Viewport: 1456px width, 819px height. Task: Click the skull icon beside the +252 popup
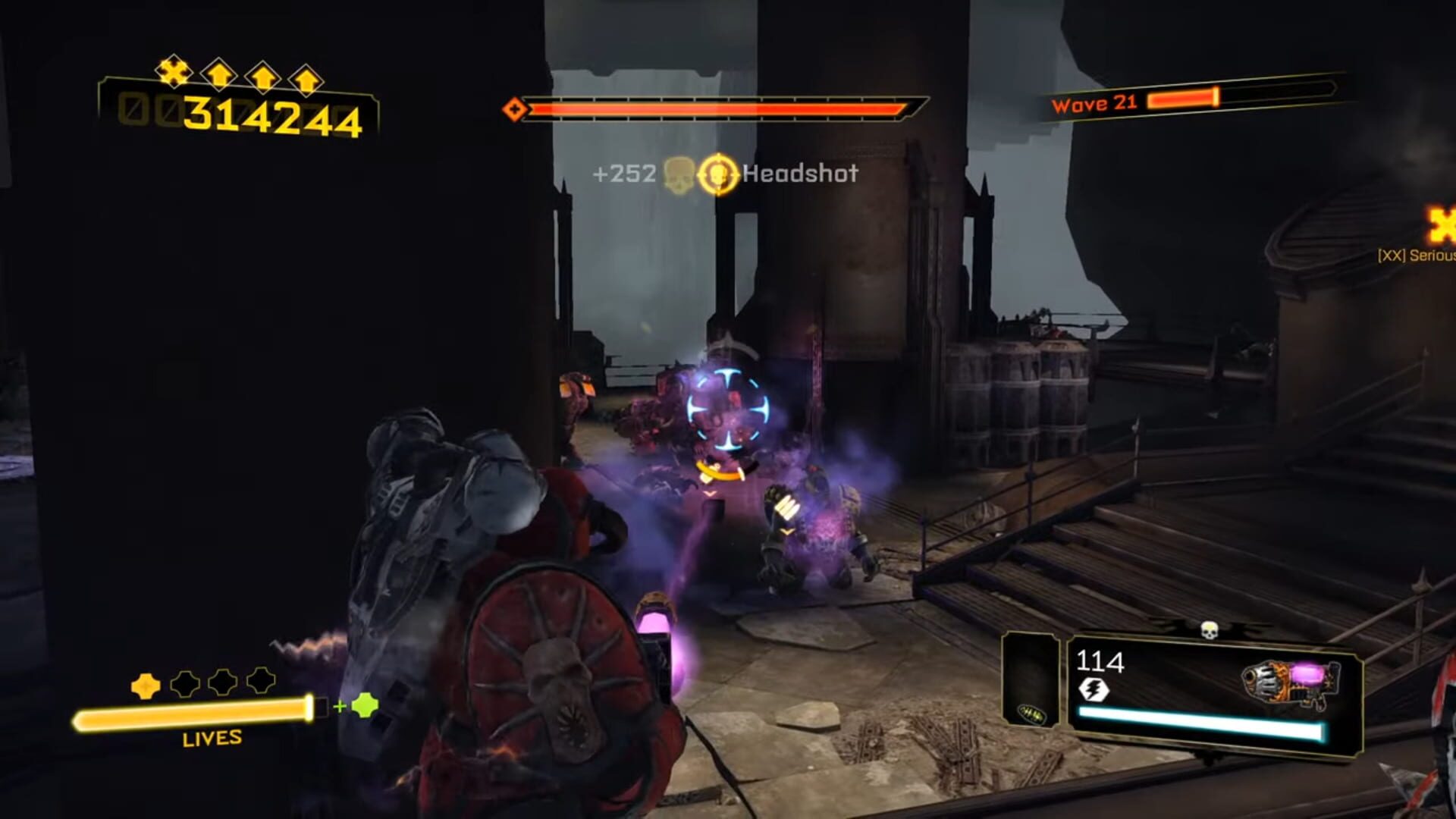click(x=679, y=174)
